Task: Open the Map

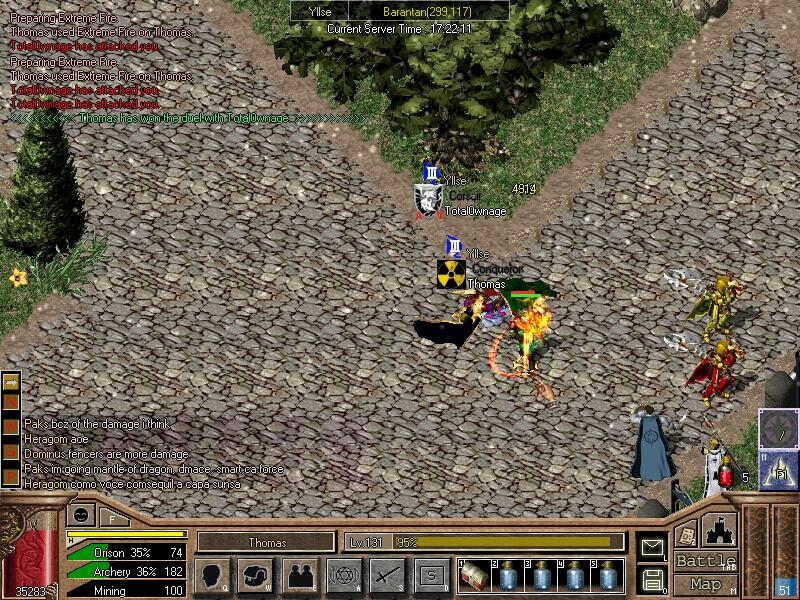Action: [705, 584]
